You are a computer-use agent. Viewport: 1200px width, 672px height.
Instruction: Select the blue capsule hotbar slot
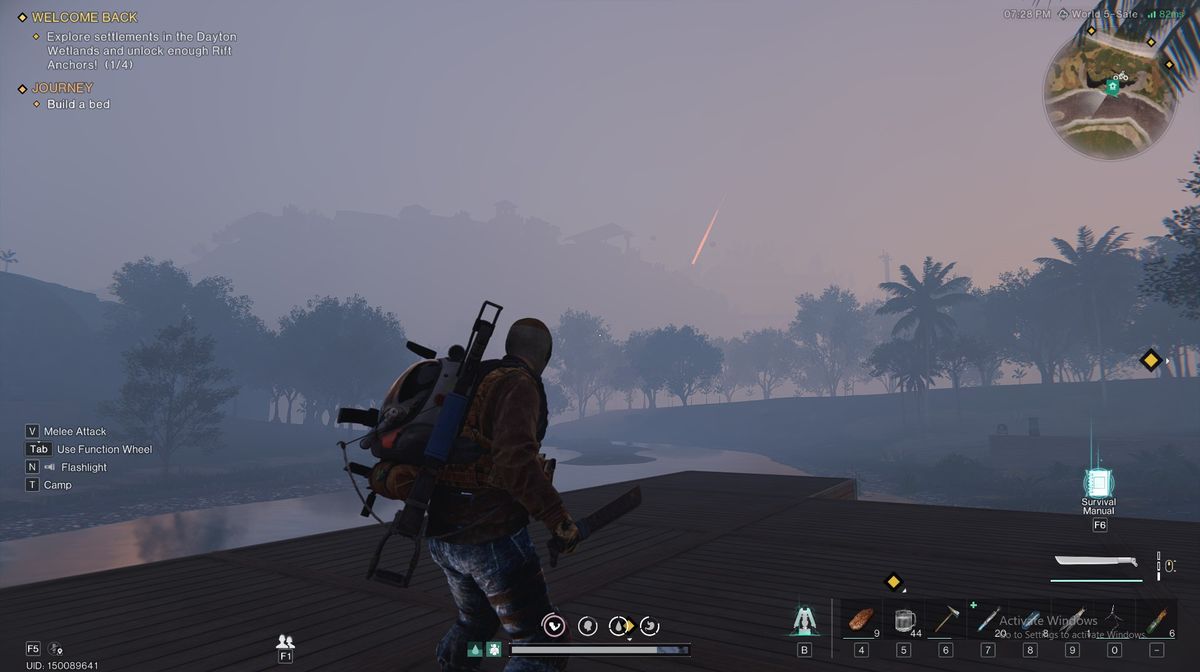coord(1030,620)
